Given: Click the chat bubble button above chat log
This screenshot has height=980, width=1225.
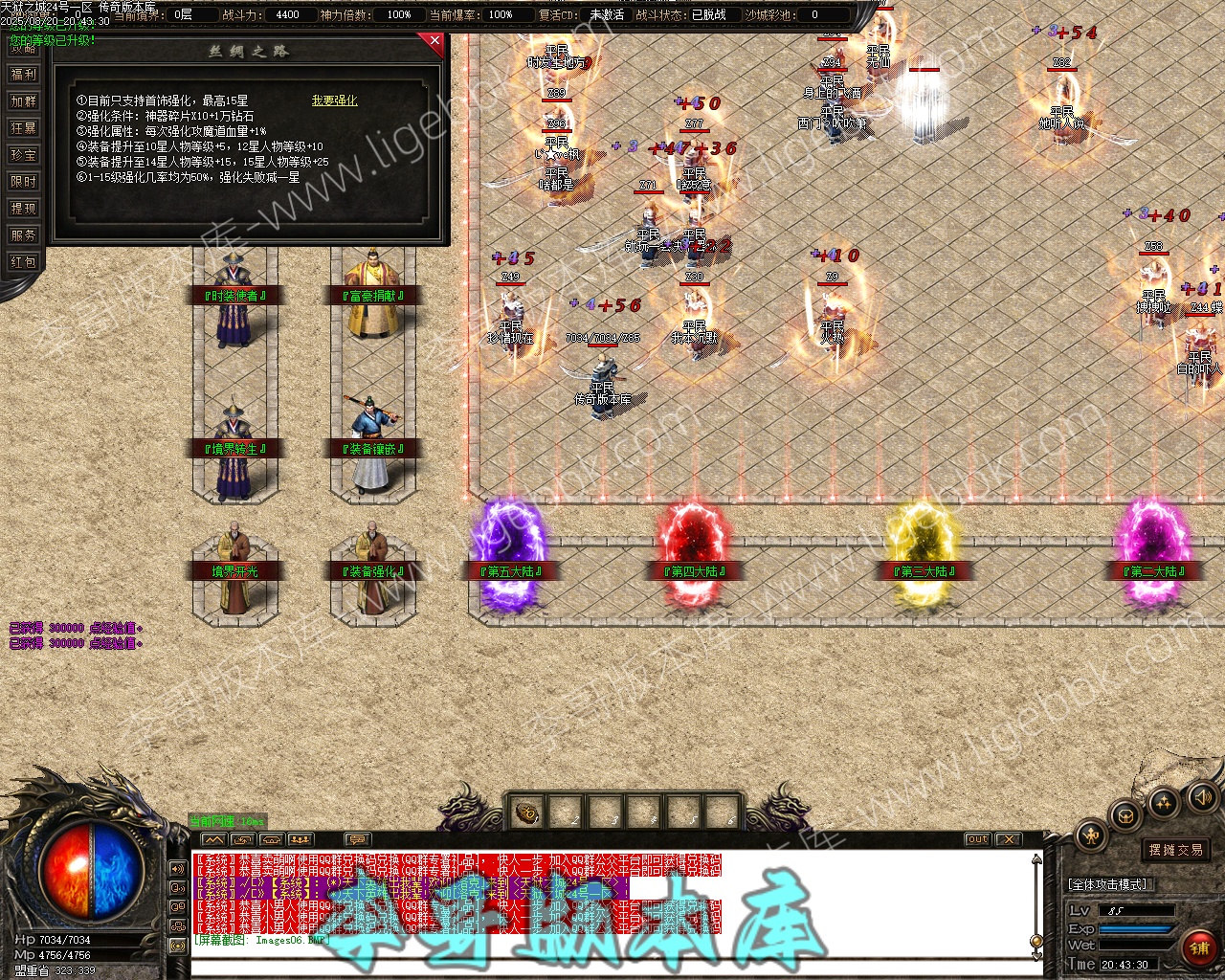Looking at the screenshot, I should [x=356, y=840].
